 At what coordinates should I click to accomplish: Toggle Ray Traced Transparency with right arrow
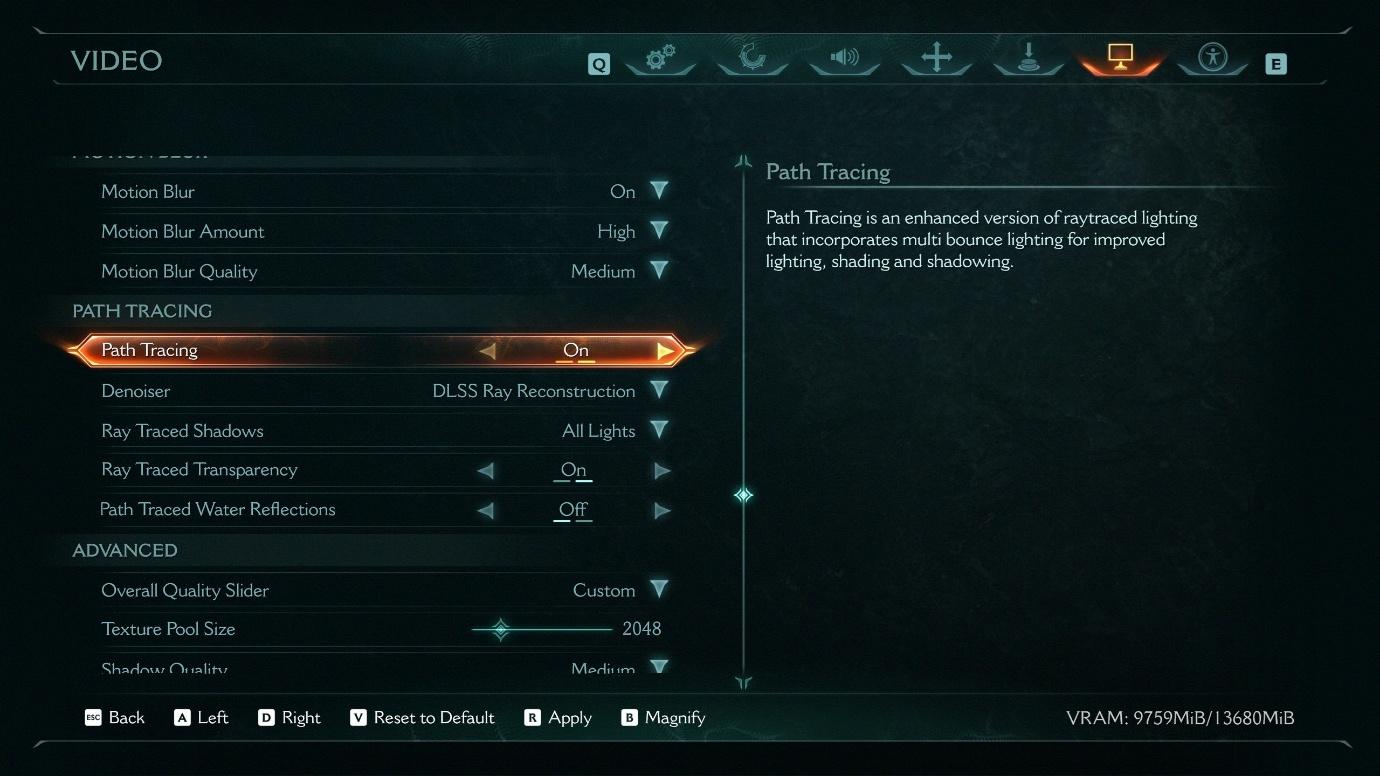click(662, 470)
